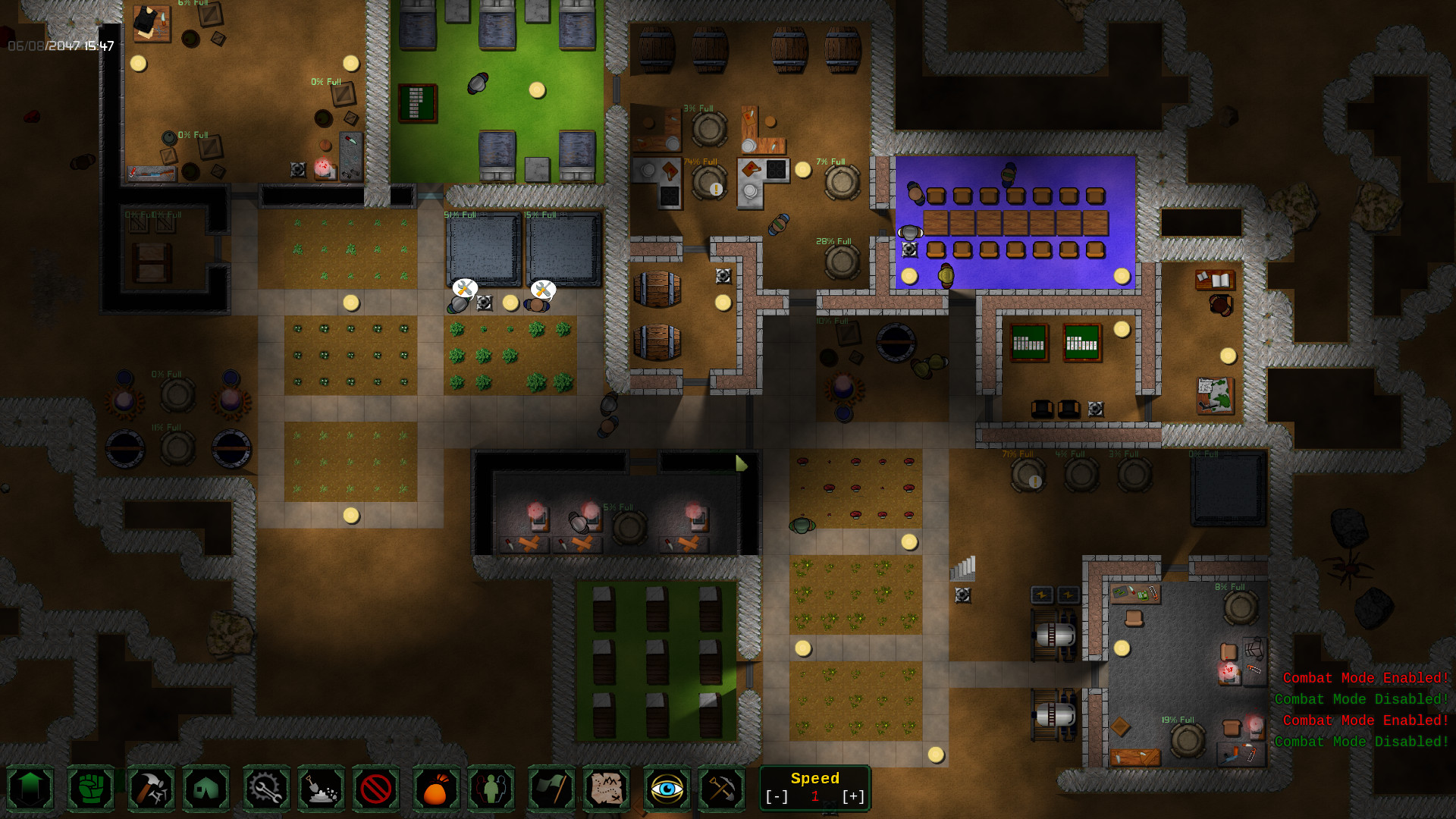Decrease game speed with the [-] button
1456x819 pixels.
point(777,795)
